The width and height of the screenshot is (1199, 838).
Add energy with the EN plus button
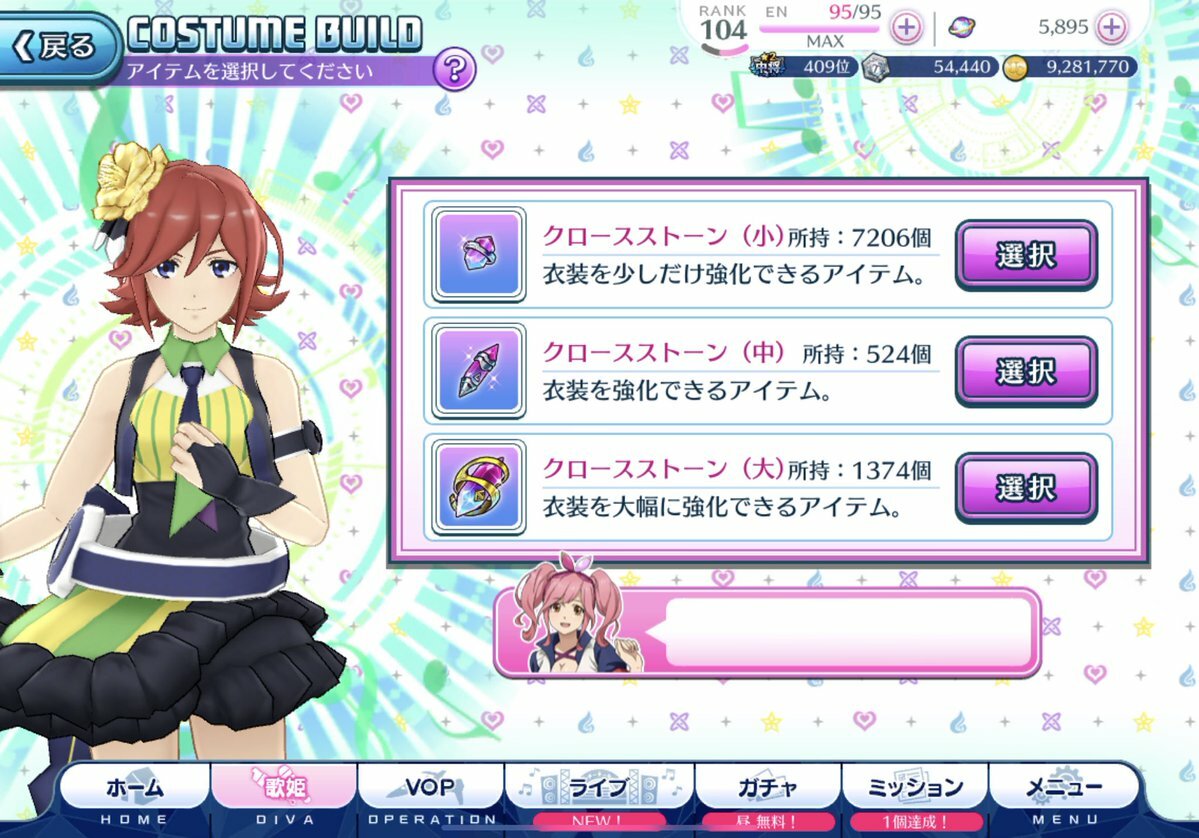click(x=906, y=28)
